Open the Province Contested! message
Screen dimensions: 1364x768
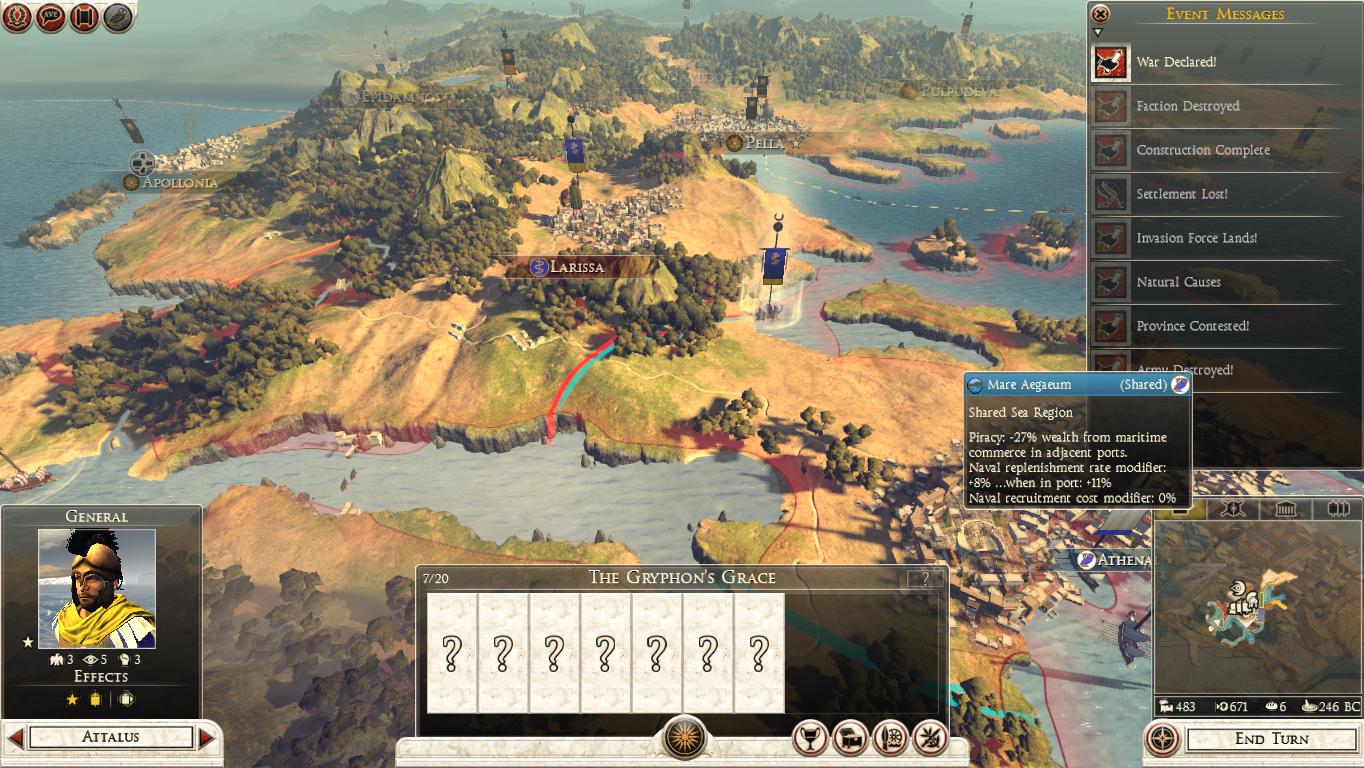(1192, 326)
